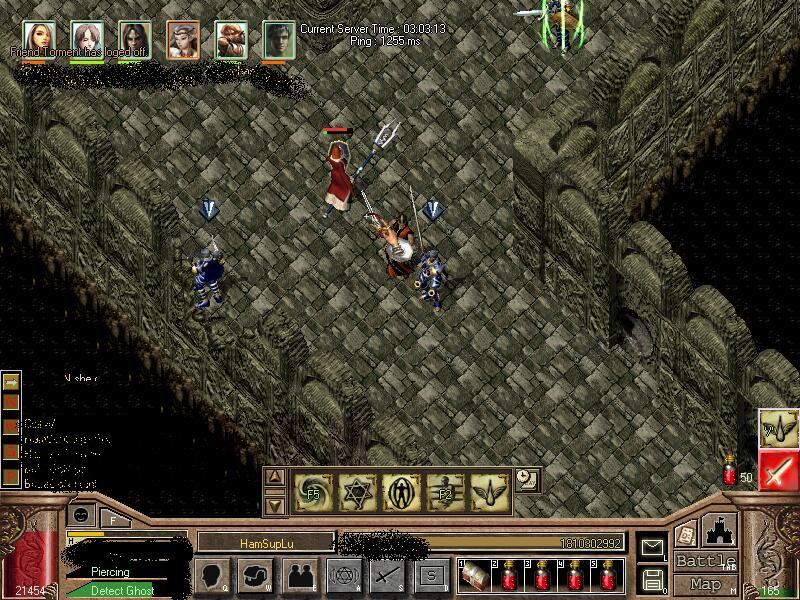Click the floppy disk save icon
The width and height of the screenshot is (800, 600).
pos(653,578)
